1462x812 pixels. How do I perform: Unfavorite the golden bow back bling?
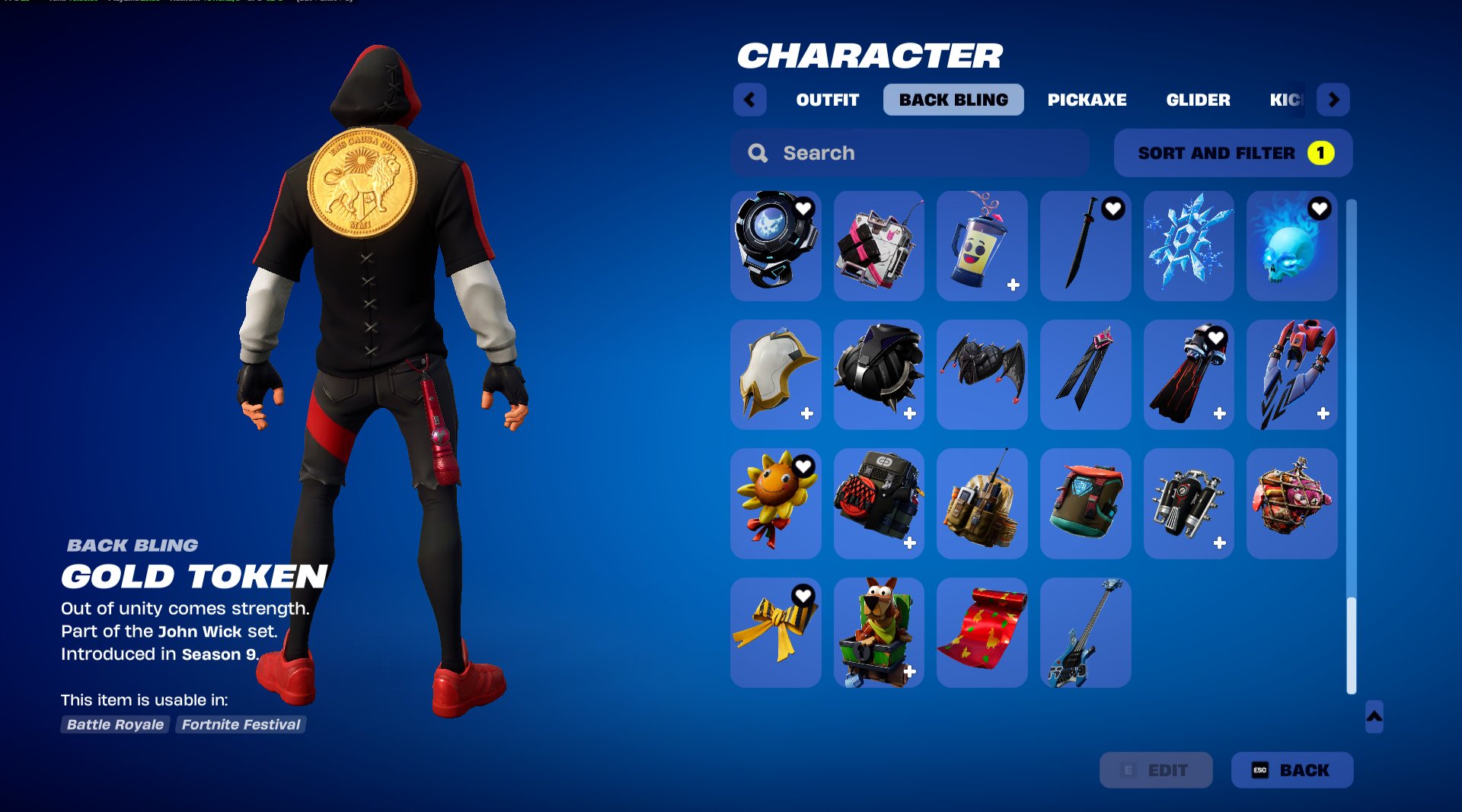click(806, 595)
